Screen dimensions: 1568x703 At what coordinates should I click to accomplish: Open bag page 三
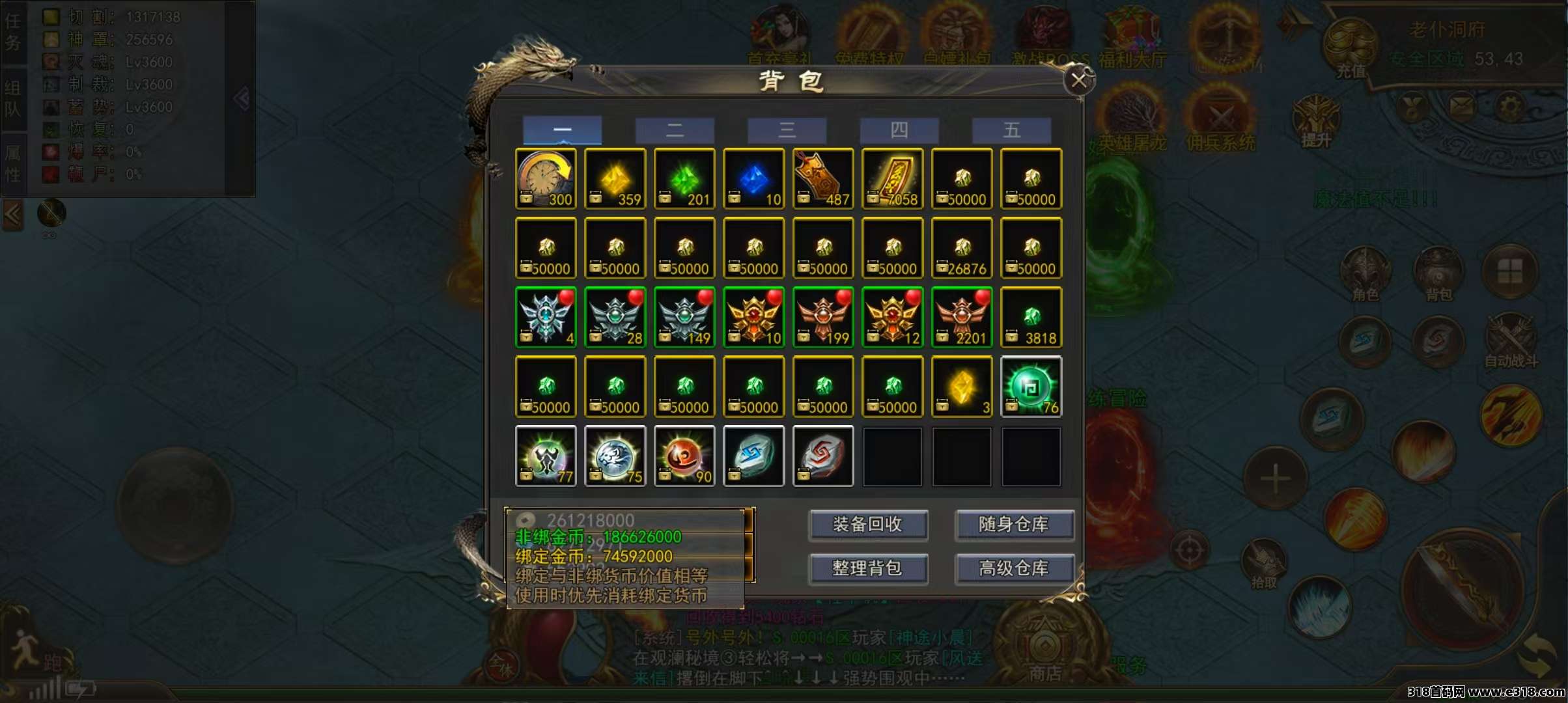point(787,130)
